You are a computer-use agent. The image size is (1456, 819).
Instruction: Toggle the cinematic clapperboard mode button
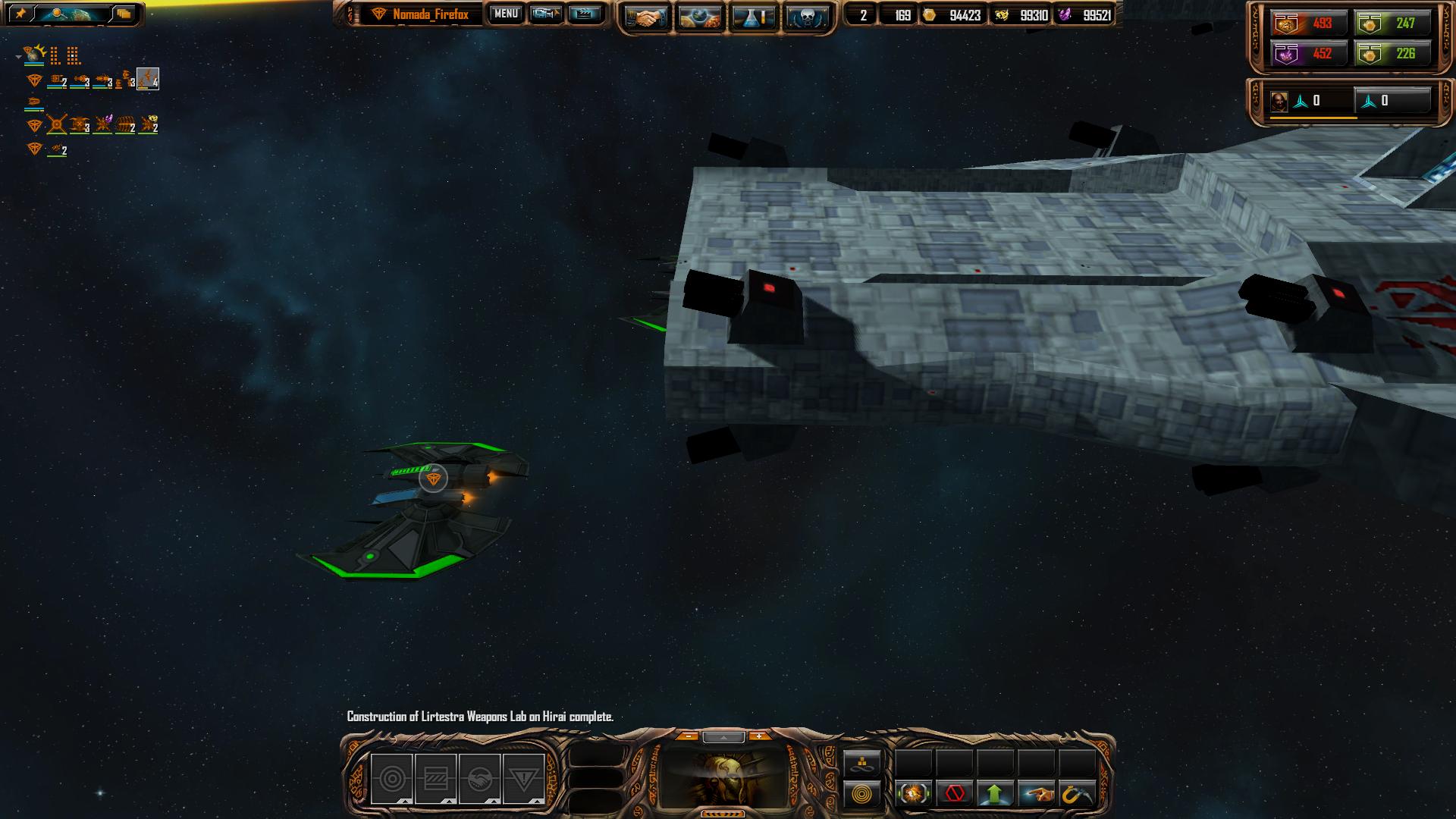click(x=584, y=14)
